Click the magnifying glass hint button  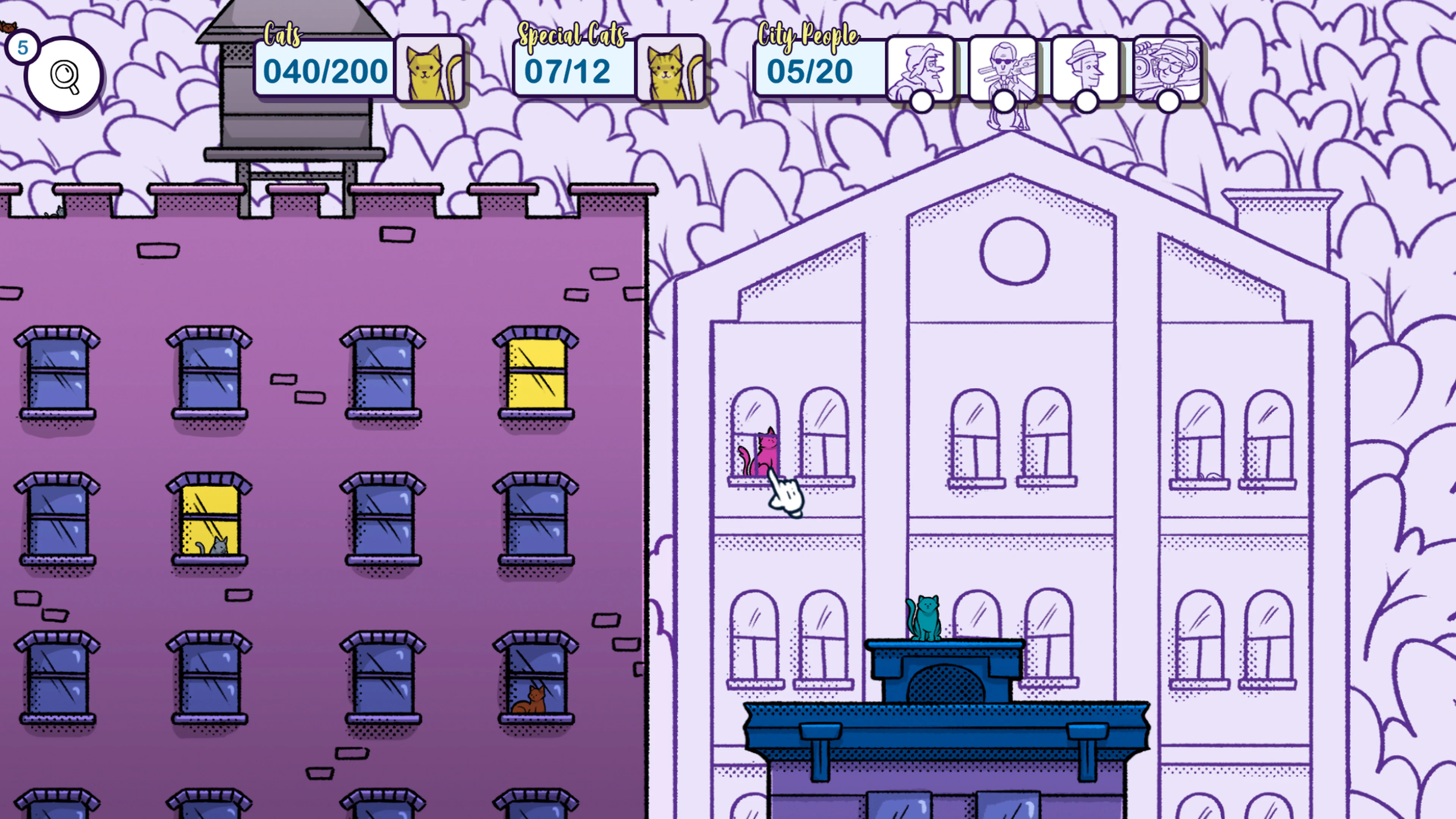pyautogui.click(x=64, y=75)
